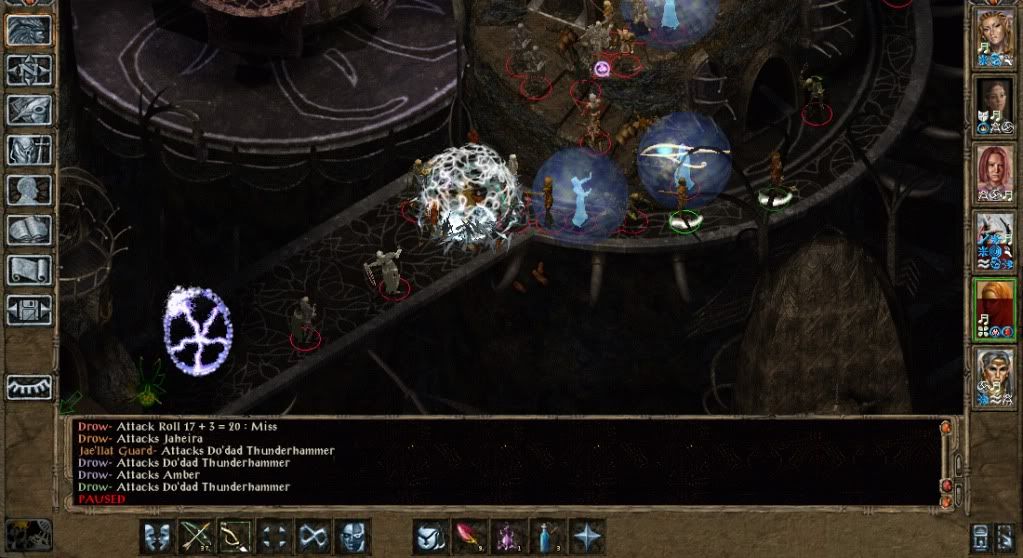
Task: Rest the party with the closed eye button
Action: point(29,387)
